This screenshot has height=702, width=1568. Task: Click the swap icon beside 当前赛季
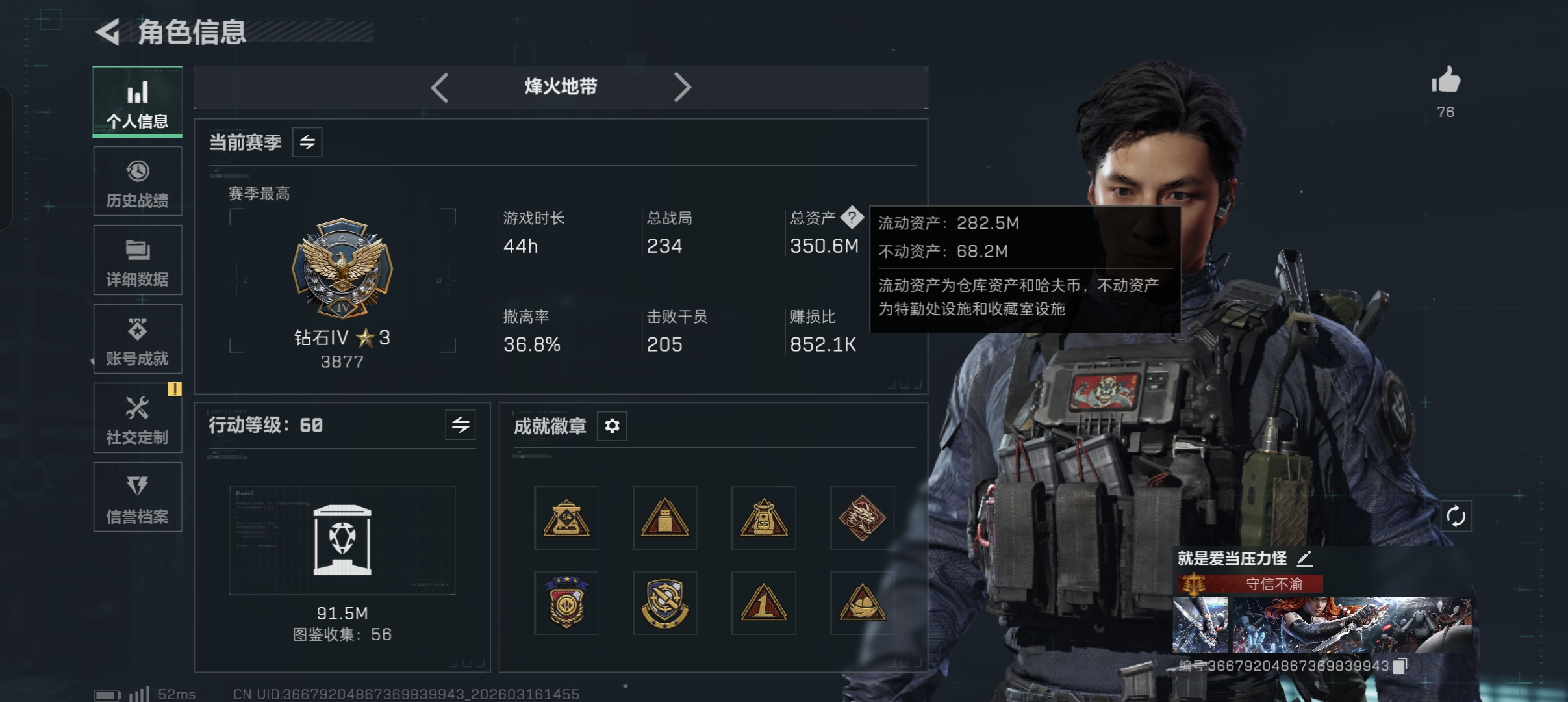pos(307,142)
